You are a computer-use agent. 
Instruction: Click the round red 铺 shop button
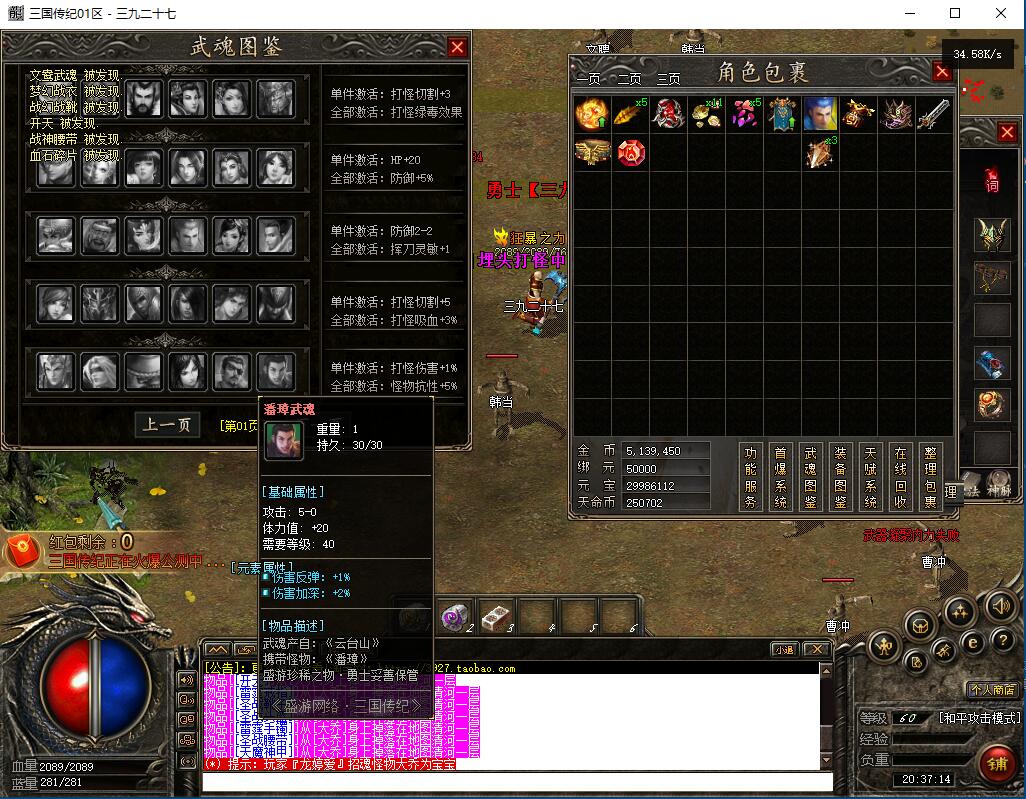click(x=997, y=766)
